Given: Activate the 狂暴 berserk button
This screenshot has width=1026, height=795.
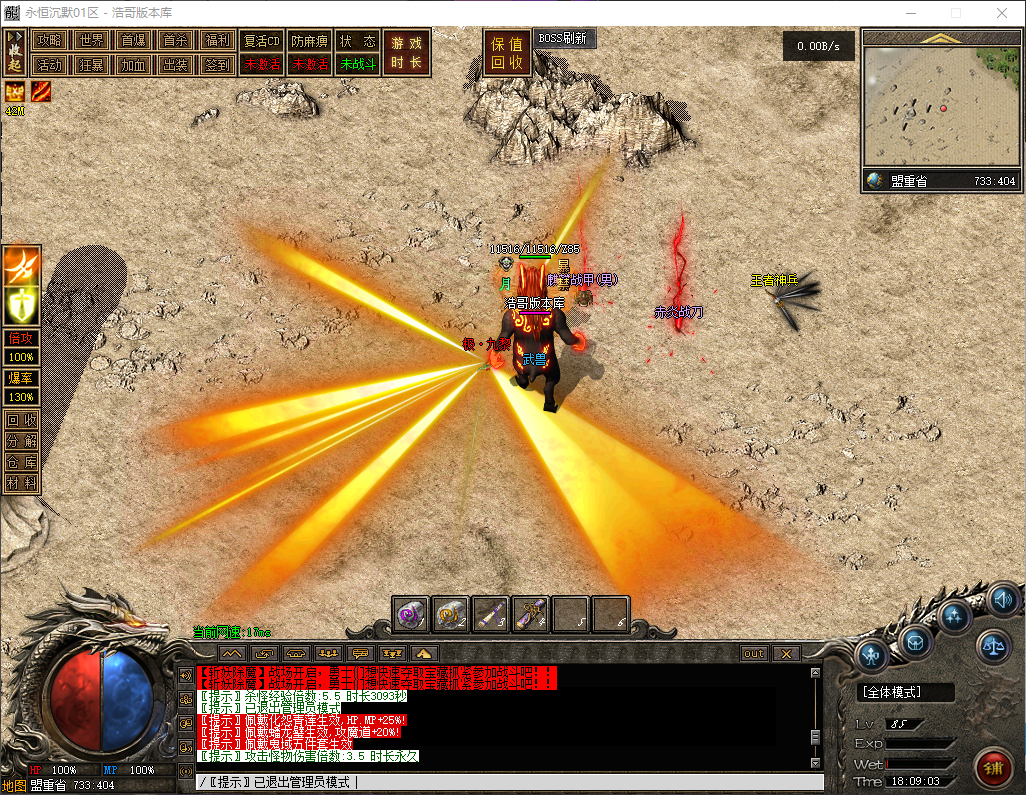Looking at the screenshot, I should tap(91, 64).
